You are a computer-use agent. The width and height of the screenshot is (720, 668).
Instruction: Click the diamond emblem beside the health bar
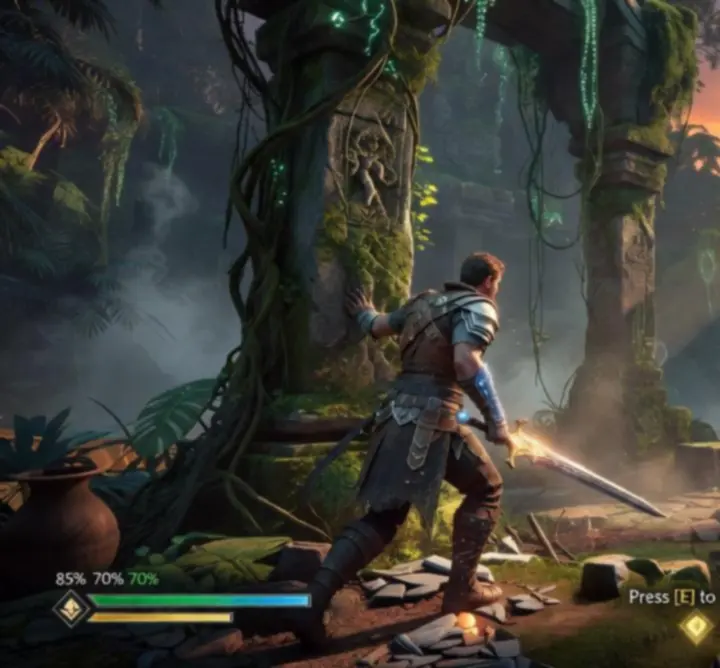click(x=71, y=608)
